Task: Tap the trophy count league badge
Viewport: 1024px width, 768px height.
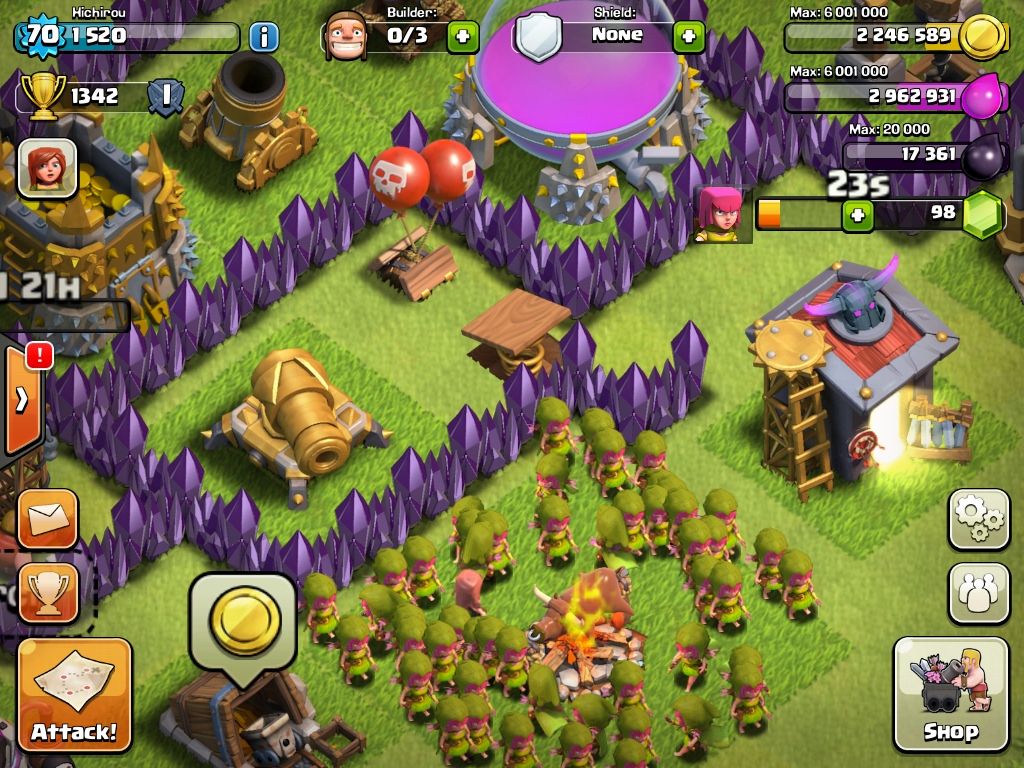Action: click(x=165, y=96)
